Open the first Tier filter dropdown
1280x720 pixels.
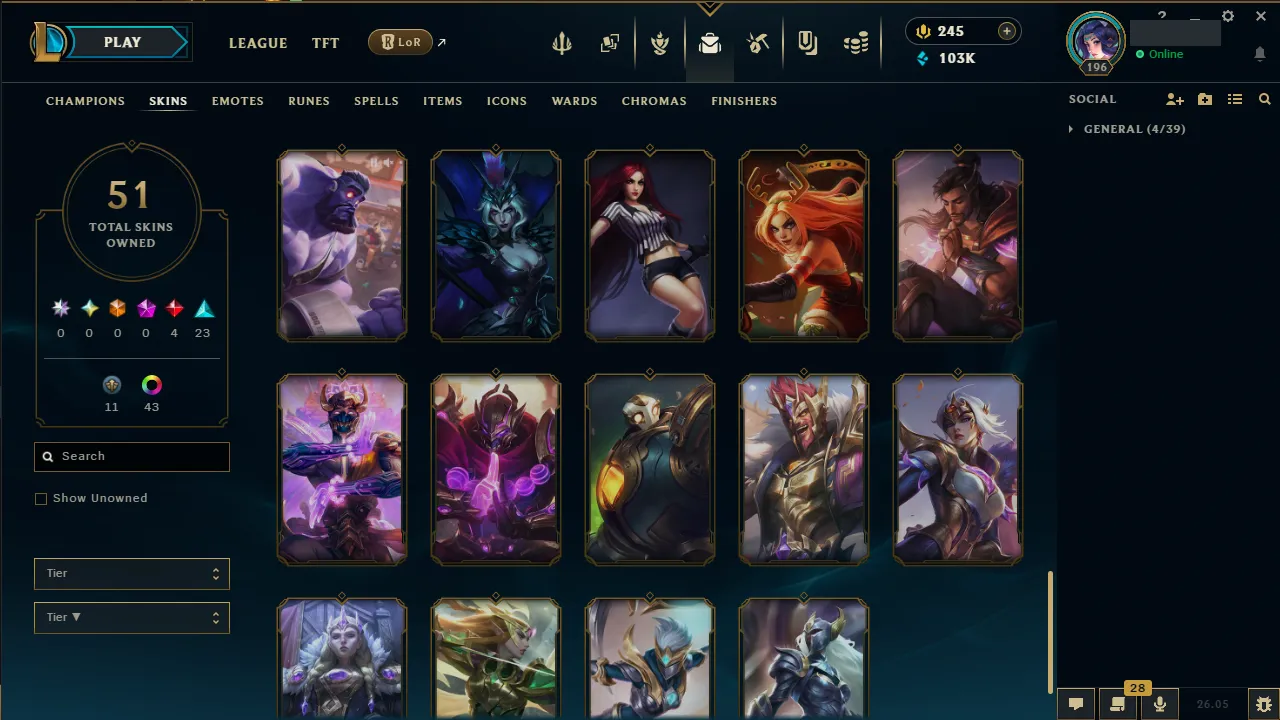(x=131, y=573)
